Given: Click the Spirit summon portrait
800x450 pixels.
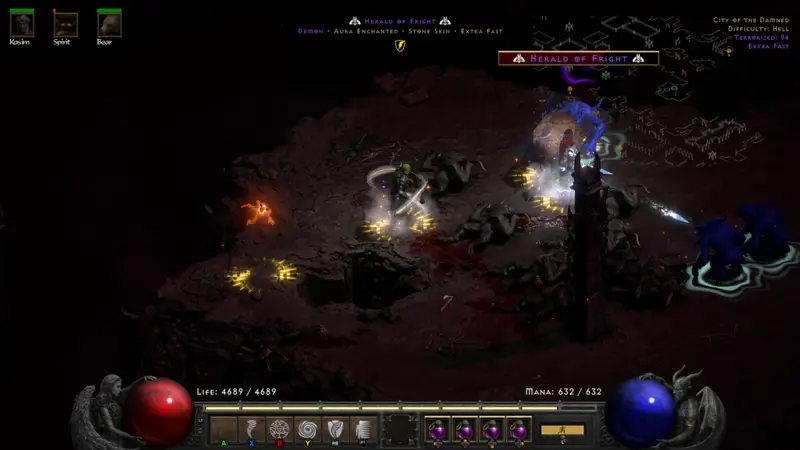Looking at the screenshot, I should click(65, 24).
